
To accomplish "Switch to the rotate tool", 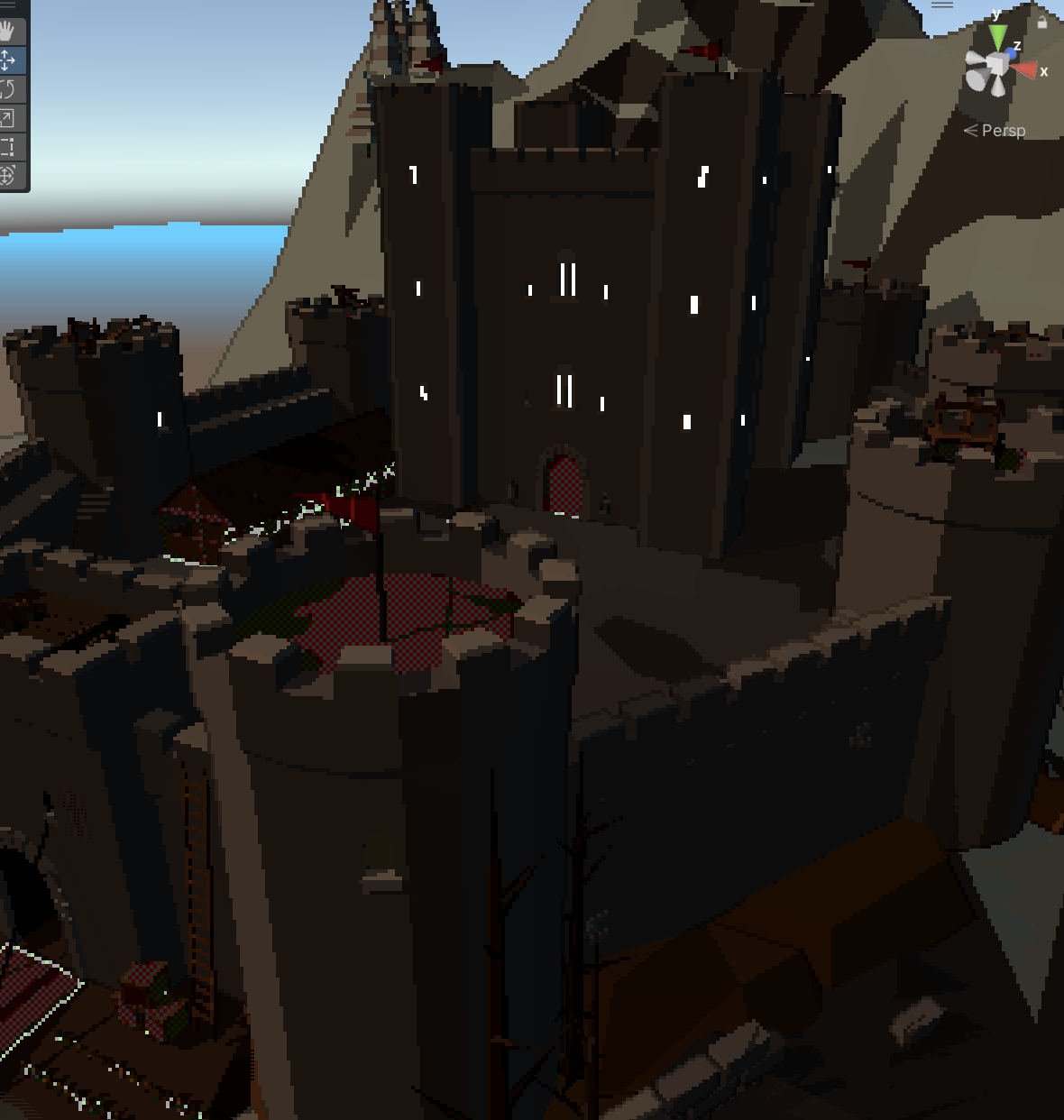I will tap(8, 89).
